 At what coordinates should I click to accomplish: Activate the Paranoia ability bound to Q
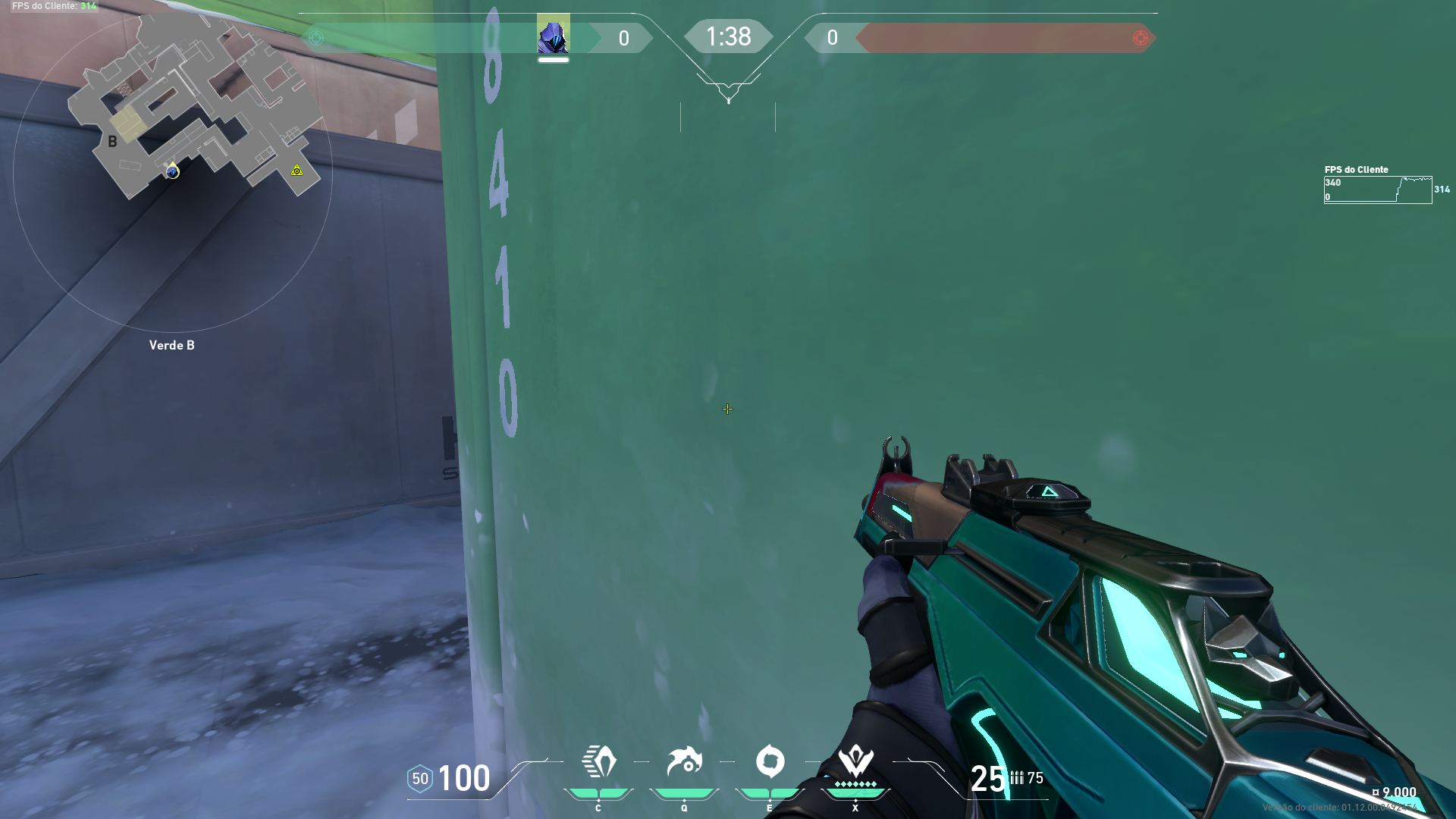685,761
